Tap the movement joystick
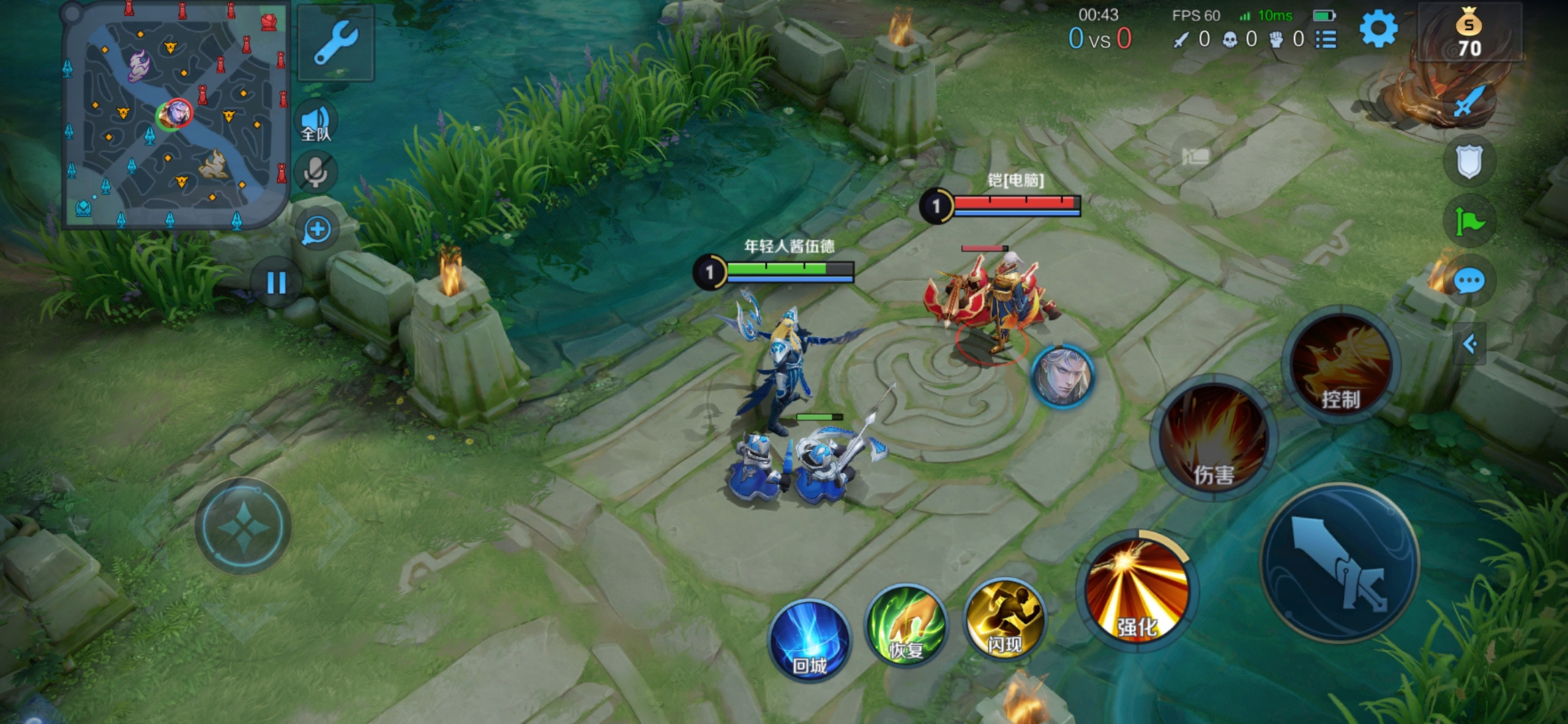The width and height of the screenshot is (1568, 724). coord(243,527)
